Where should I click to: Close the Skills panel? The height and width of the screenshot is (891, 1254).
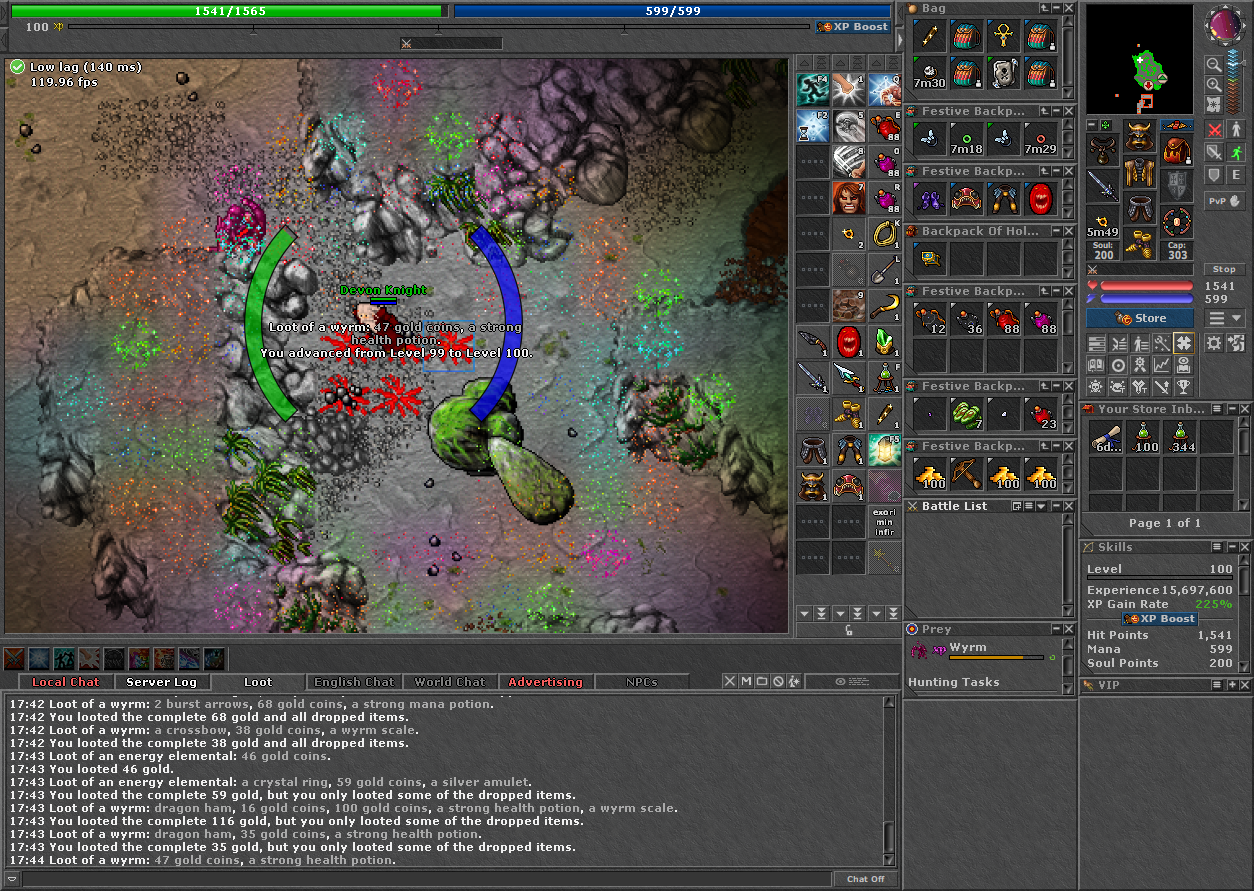pyautogui.click(x=1245, y=547)
